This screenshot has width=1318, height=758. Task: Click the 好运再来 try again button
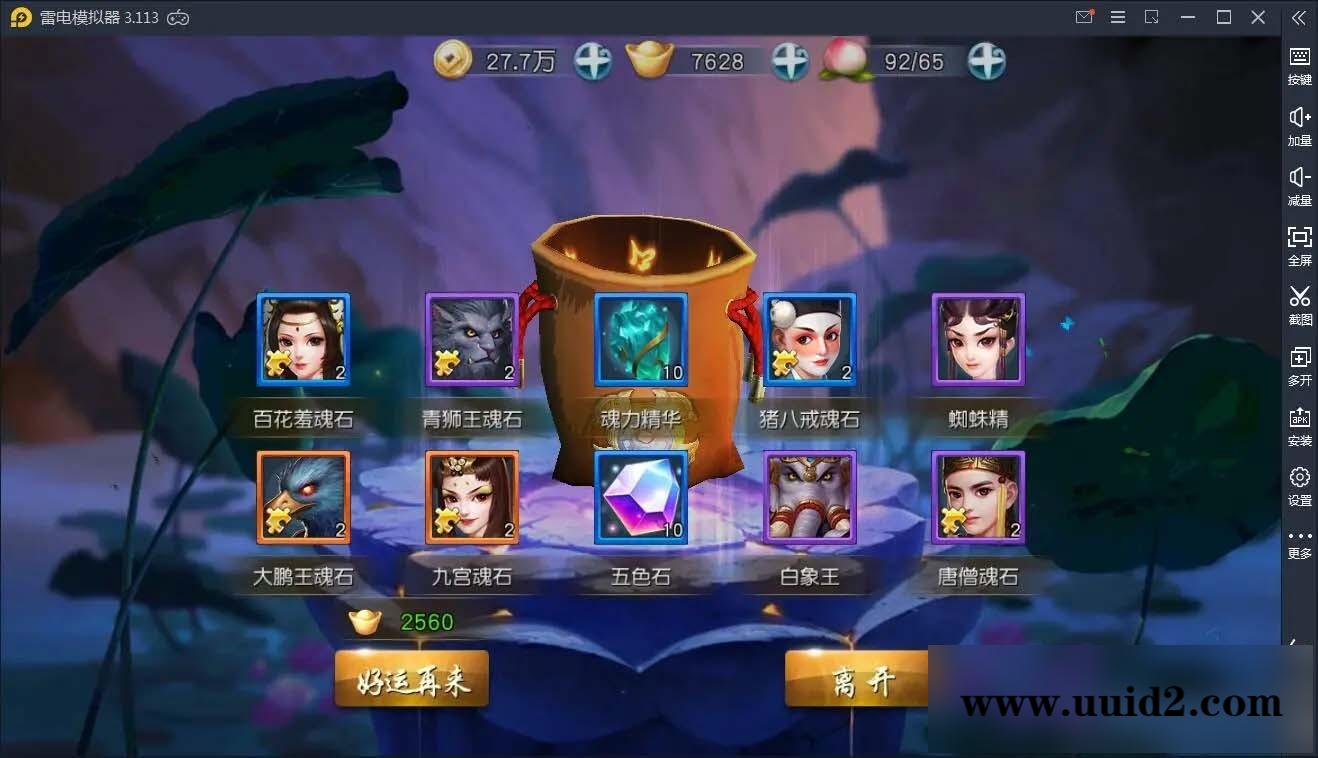[x=411, y=678]
